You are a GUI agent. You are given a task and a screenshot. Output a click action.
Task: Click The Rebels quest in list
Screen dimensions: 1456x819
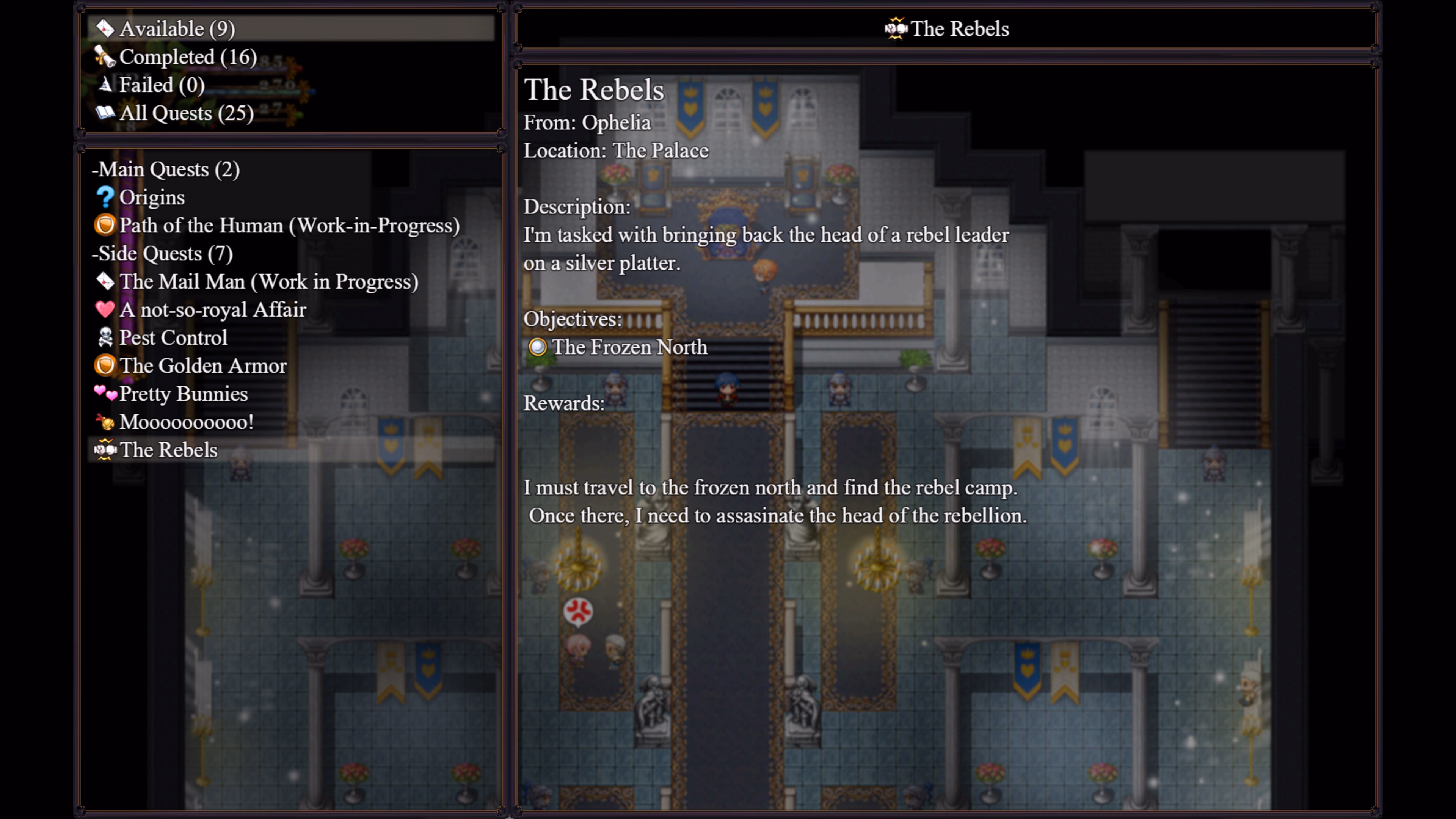click(168, 450)
